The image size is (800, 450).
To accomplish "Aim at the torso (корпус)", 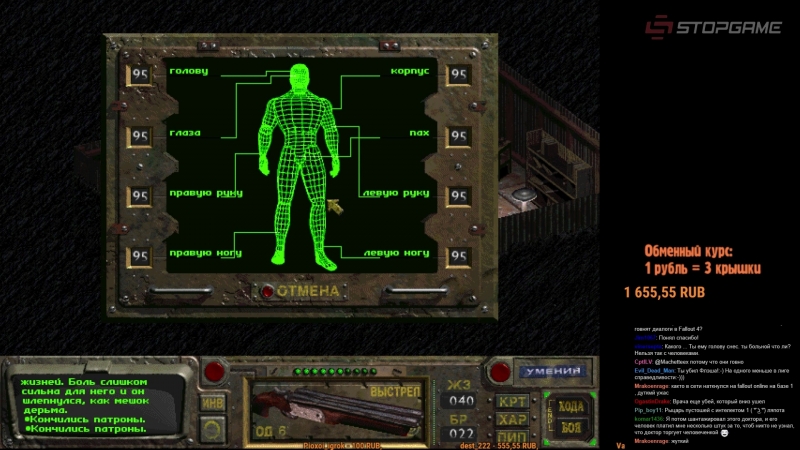I will point(409,72).
